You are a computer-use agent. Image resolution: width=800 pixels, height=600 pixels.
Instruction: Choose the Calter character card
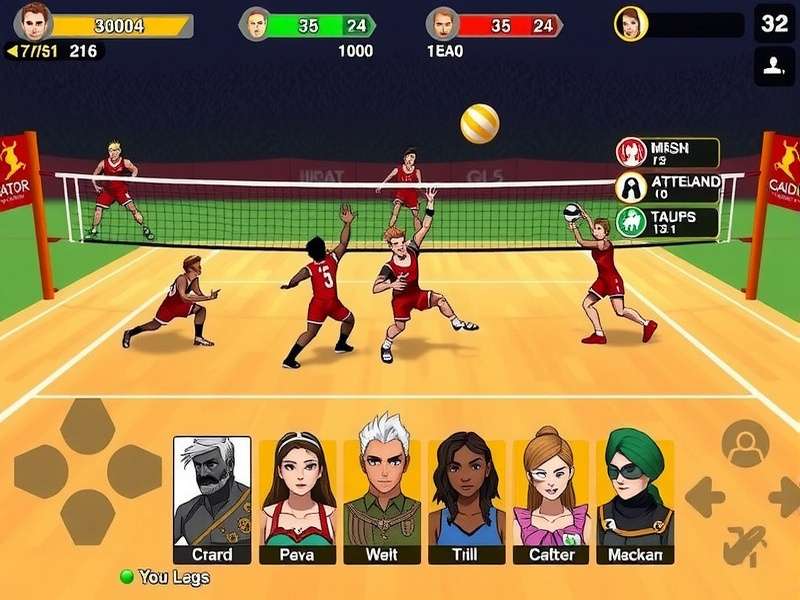[x=551, y=500]
